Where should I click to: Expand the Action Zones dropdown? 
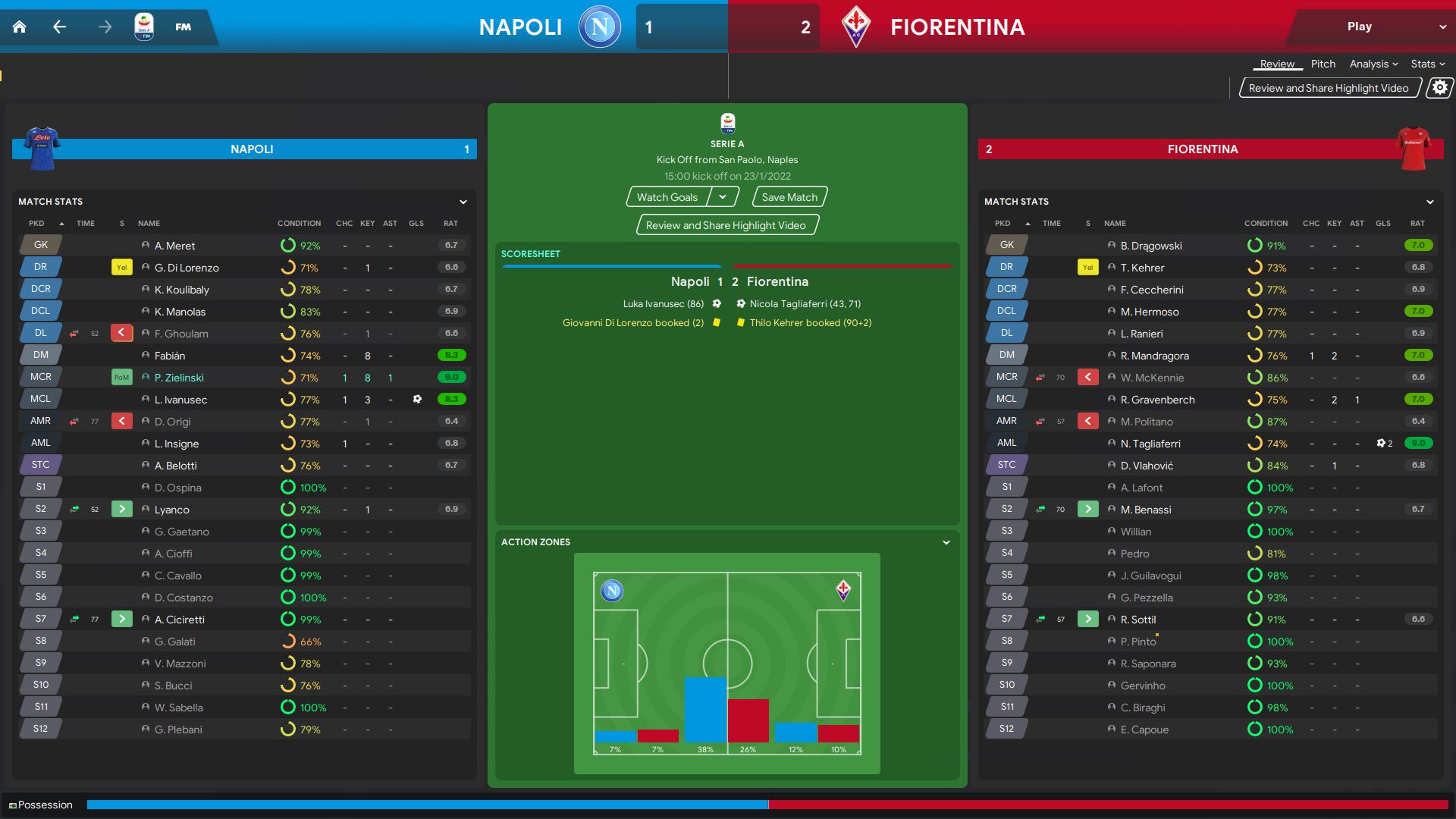[946, 542]
